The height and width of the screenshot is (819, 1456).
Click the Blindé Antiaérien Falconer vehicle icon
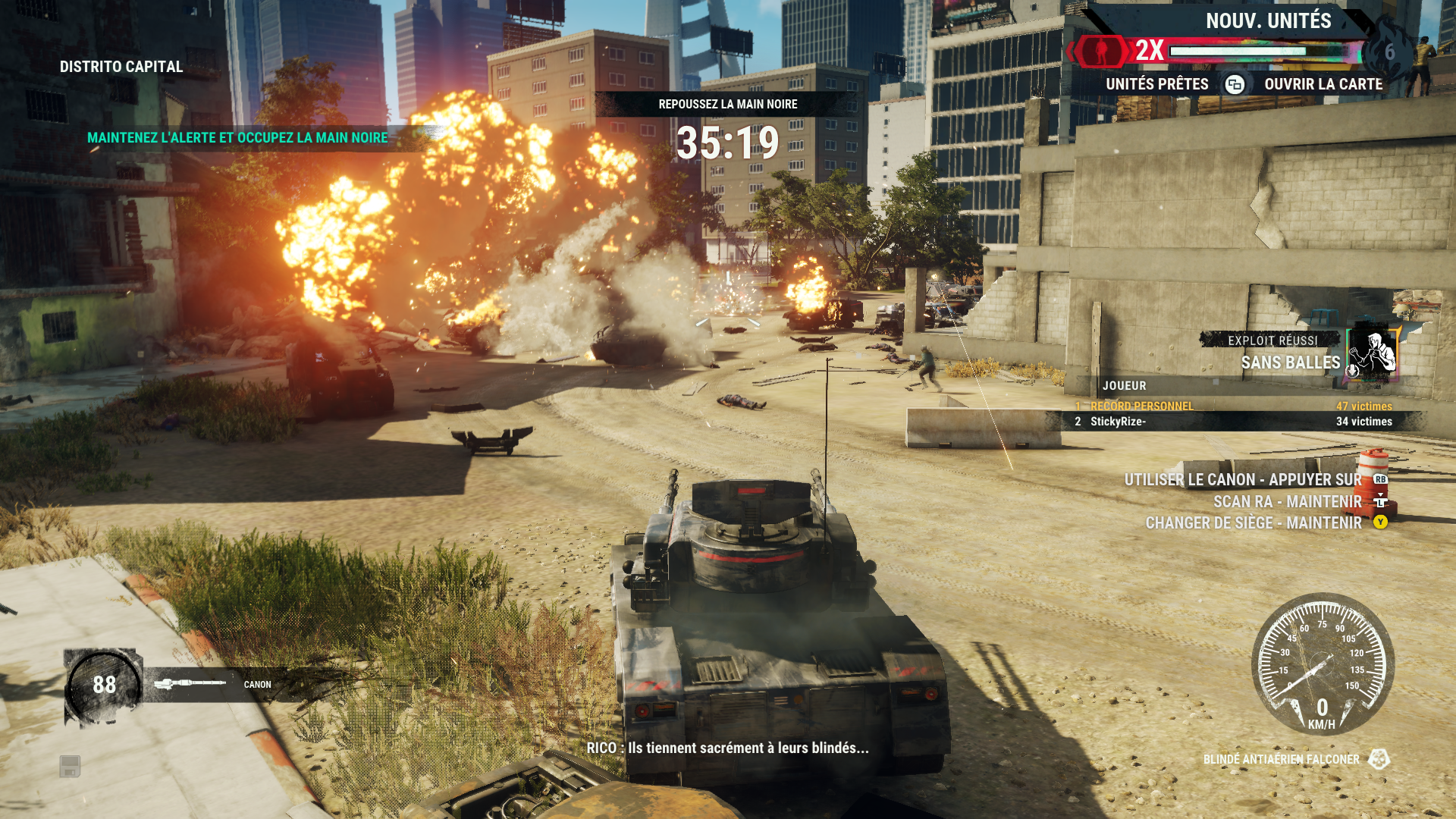tap(1379, 759)
